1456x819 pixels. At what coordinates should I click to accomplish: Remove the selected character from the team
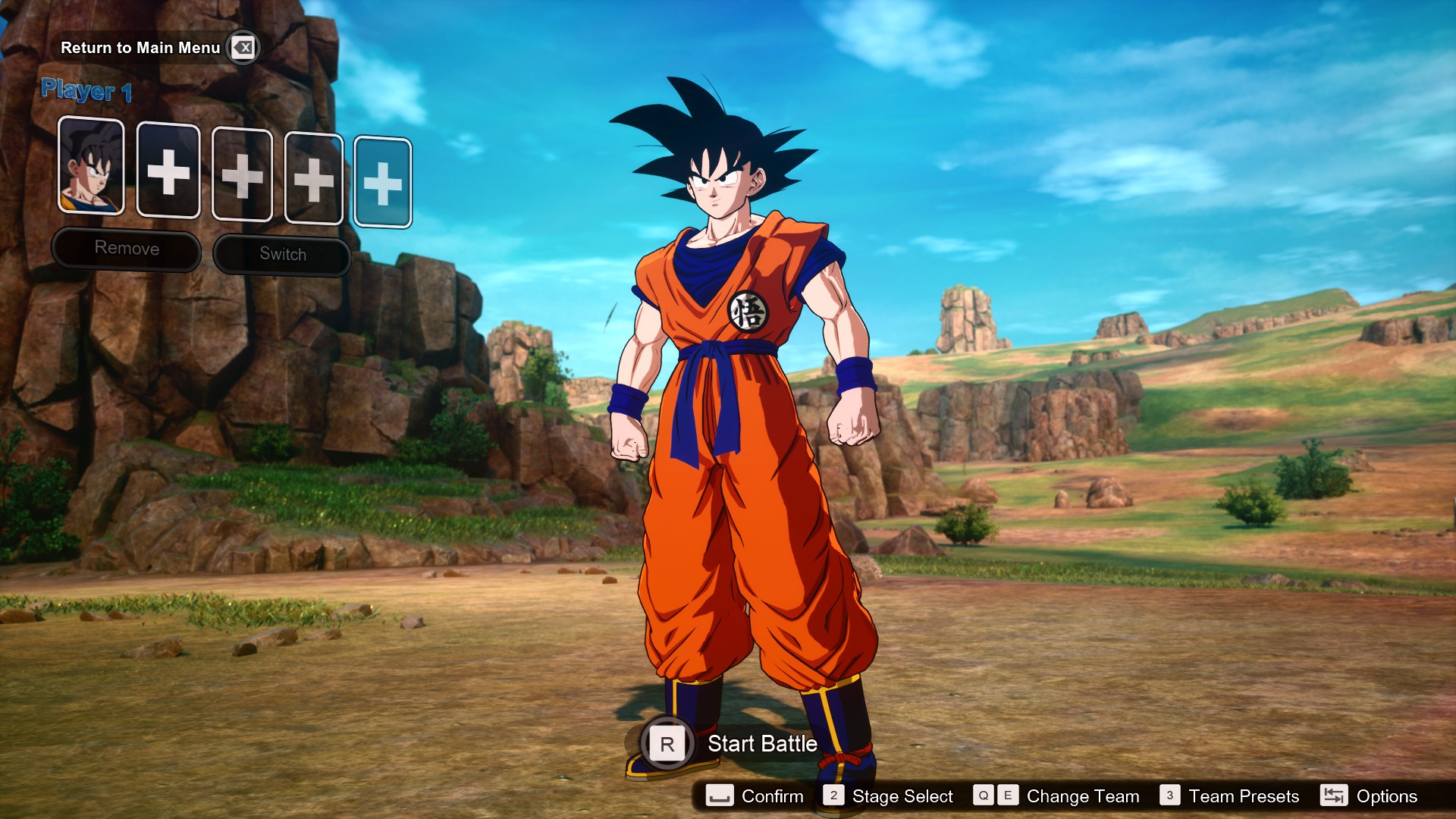[x=126, y=248]
